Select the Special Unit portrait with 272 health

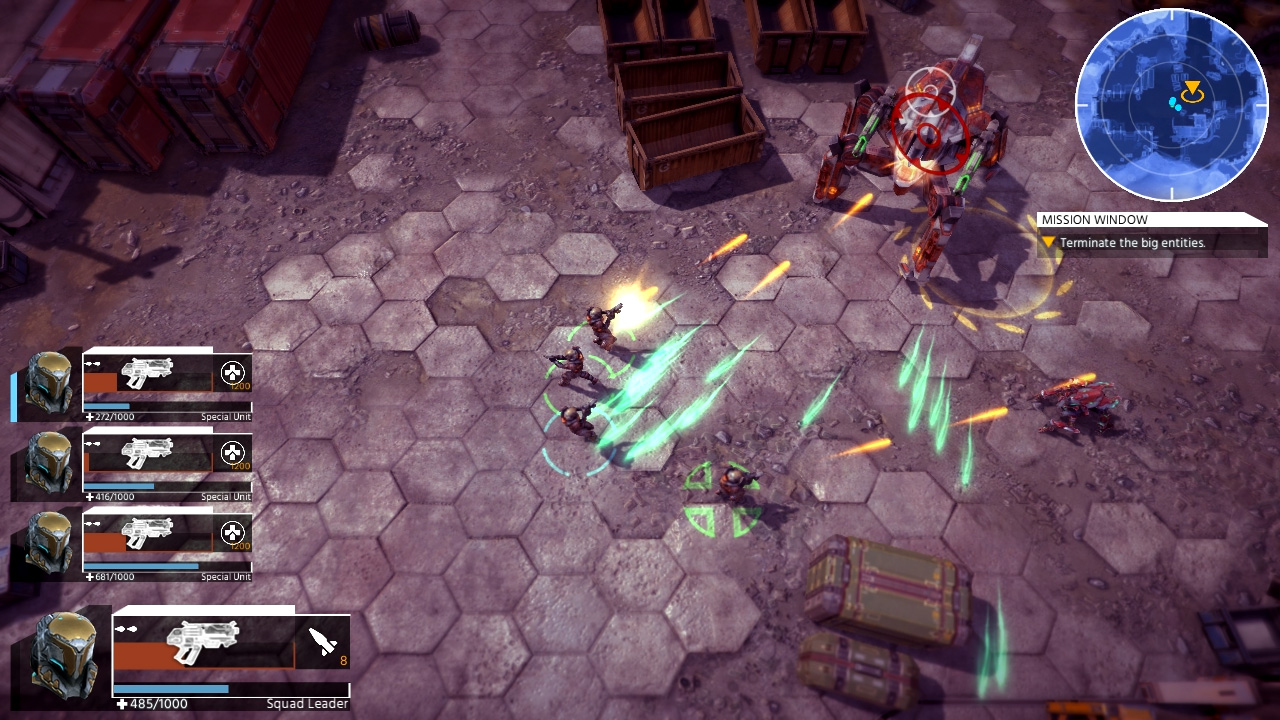tap(49, 383)
